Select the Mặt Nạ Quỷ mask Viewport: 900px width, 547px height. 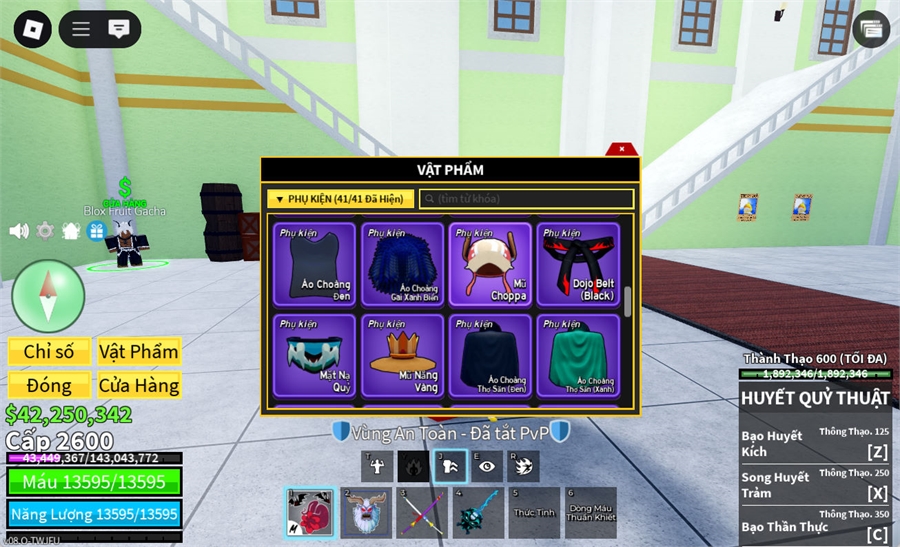314,356
